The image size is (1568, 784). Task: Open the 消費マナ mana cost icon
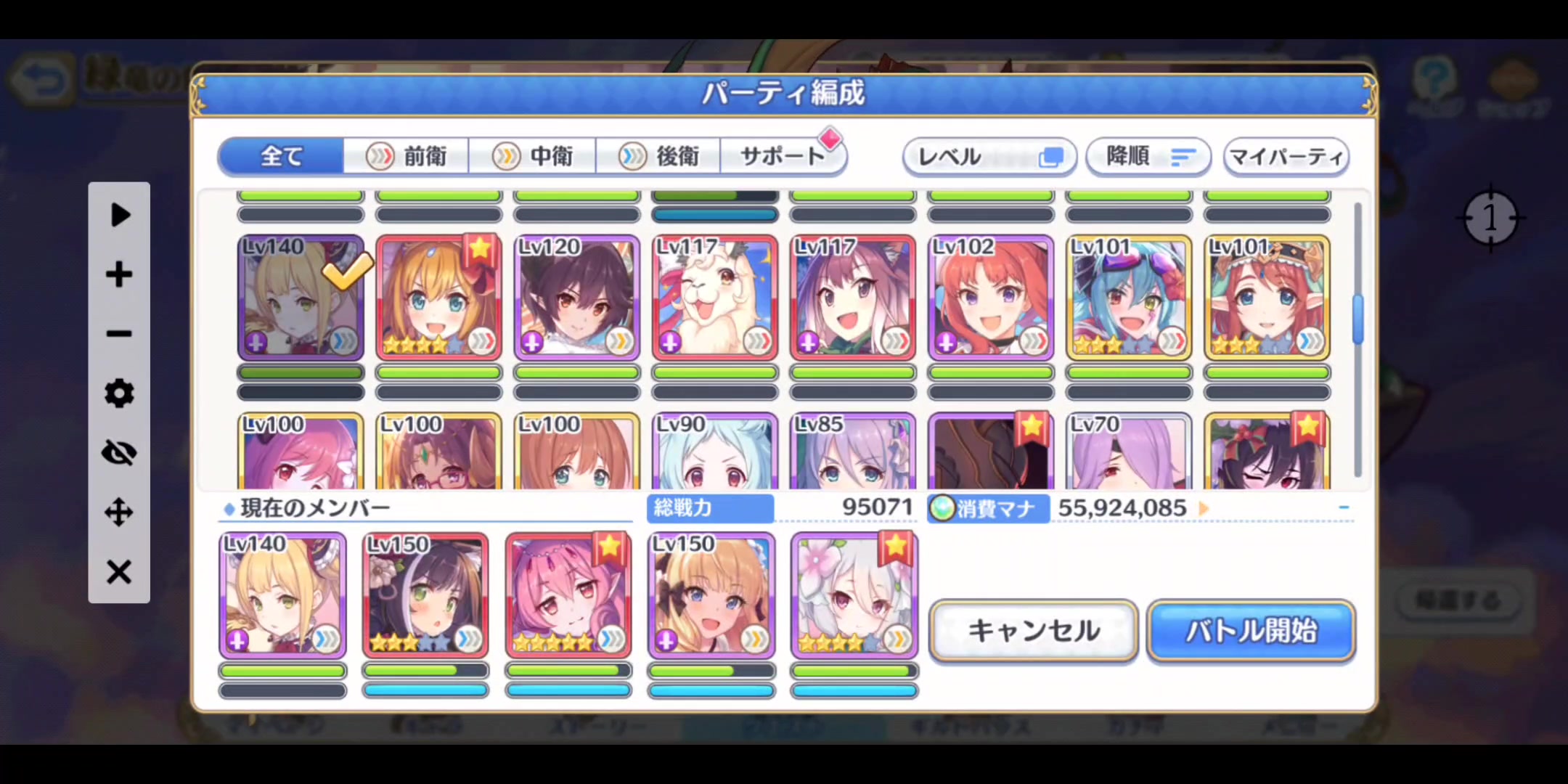click(x=943, y=508)
